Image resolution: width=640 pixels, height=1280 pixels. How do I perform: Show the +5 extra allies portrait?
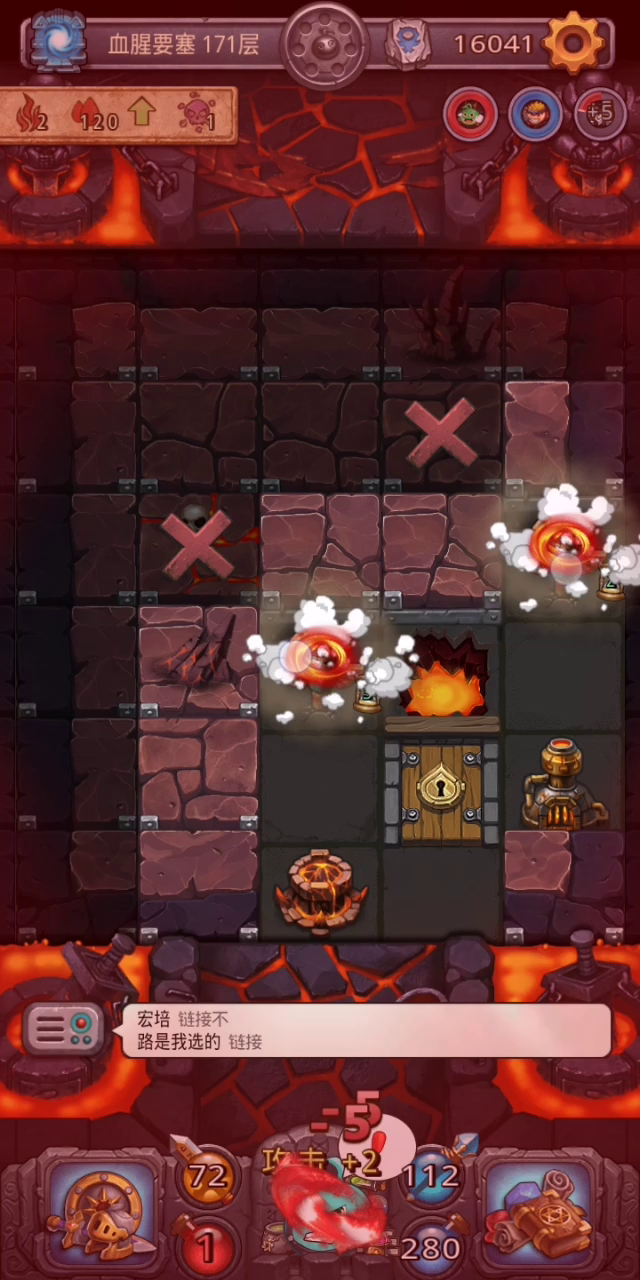tap(600, 114)
